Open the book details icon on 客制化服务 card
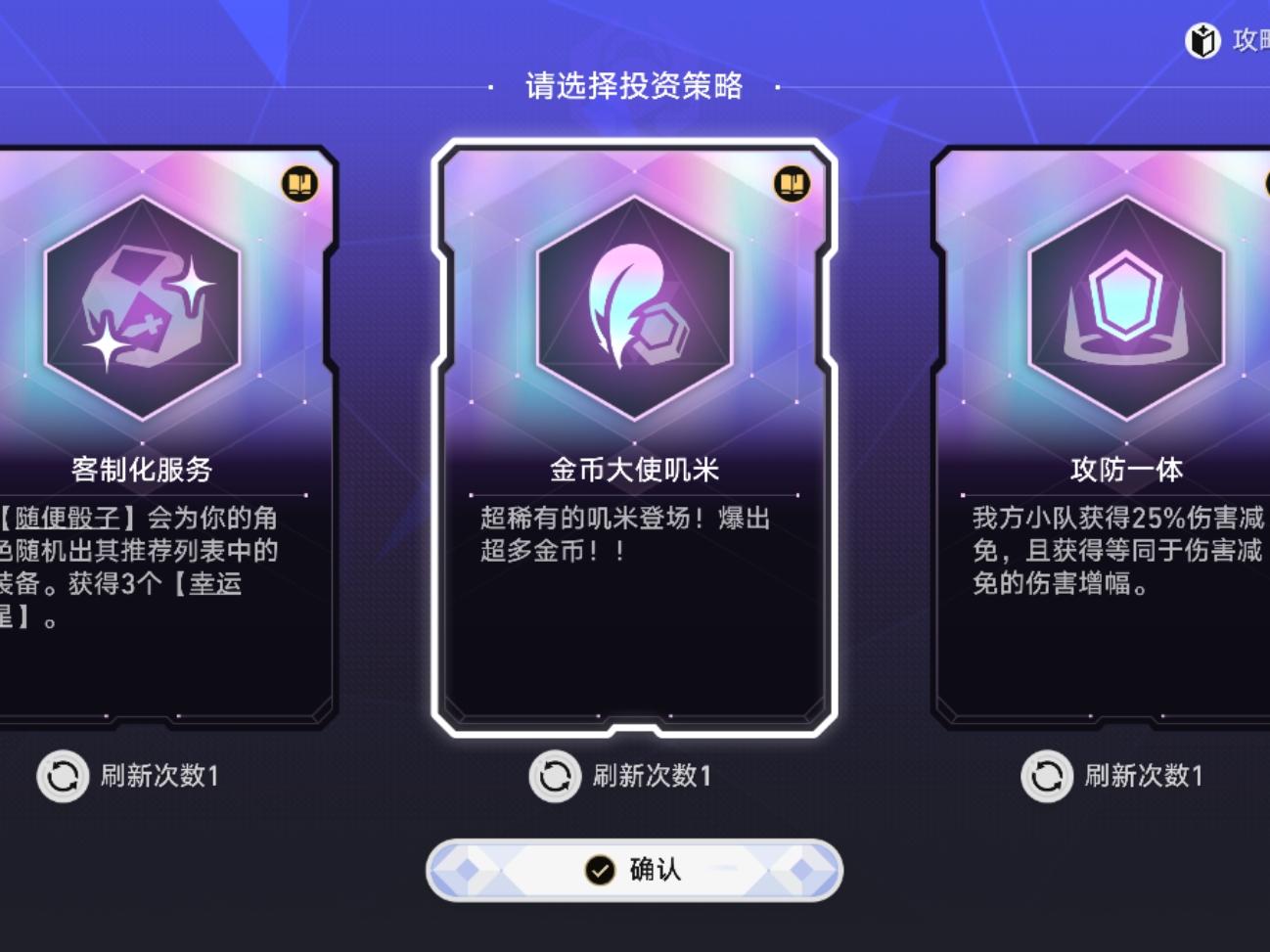1270x952 pixels. coord(300,184)
